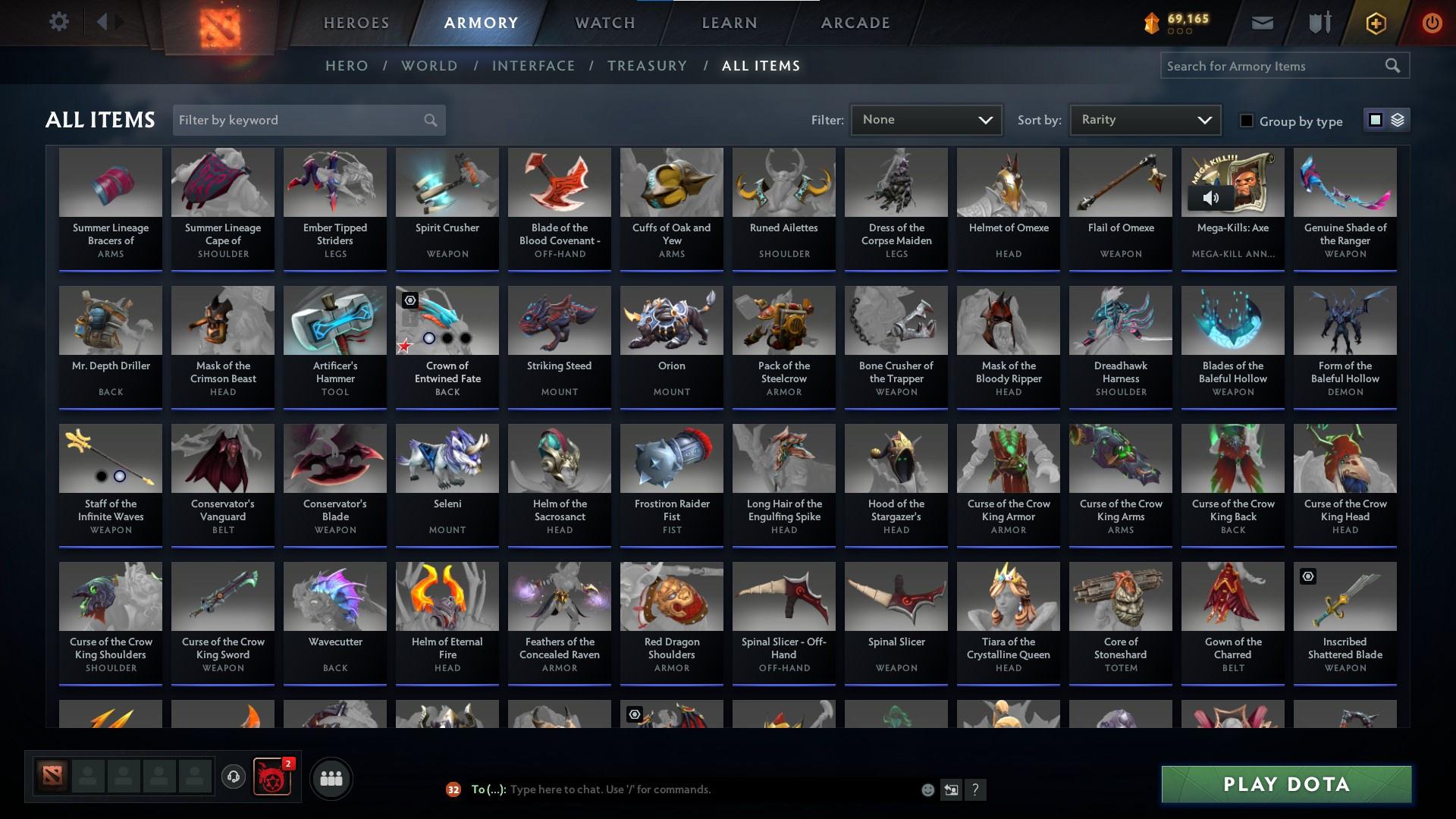This screenshot has height=819, width=1456.
Task: Open Dota Plus with the gold hexagon icon
Action: point(1375,22)
